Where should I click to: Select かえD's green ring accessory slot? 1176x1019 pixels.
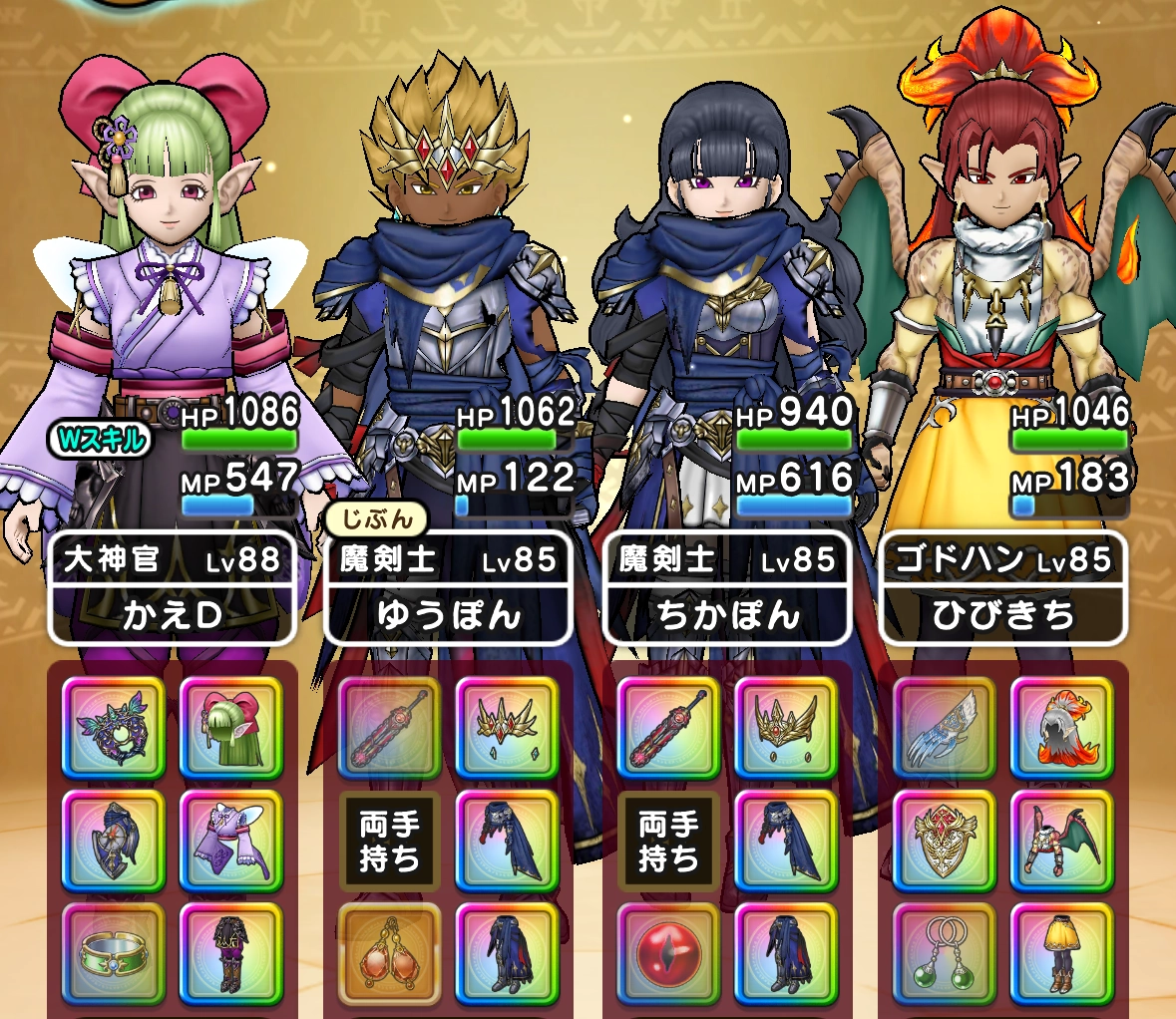tap(113, 954)
